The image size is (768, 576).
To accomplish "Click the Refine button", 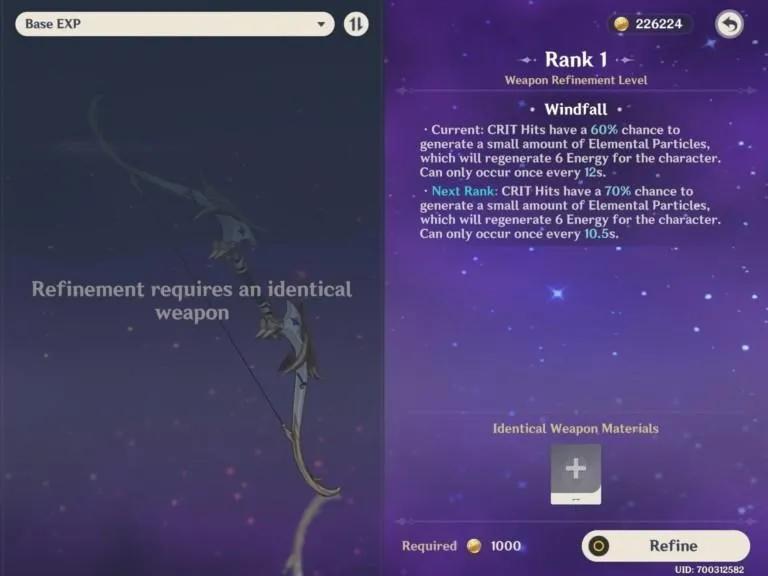I will pyautogui.click(x=665, y=546).
